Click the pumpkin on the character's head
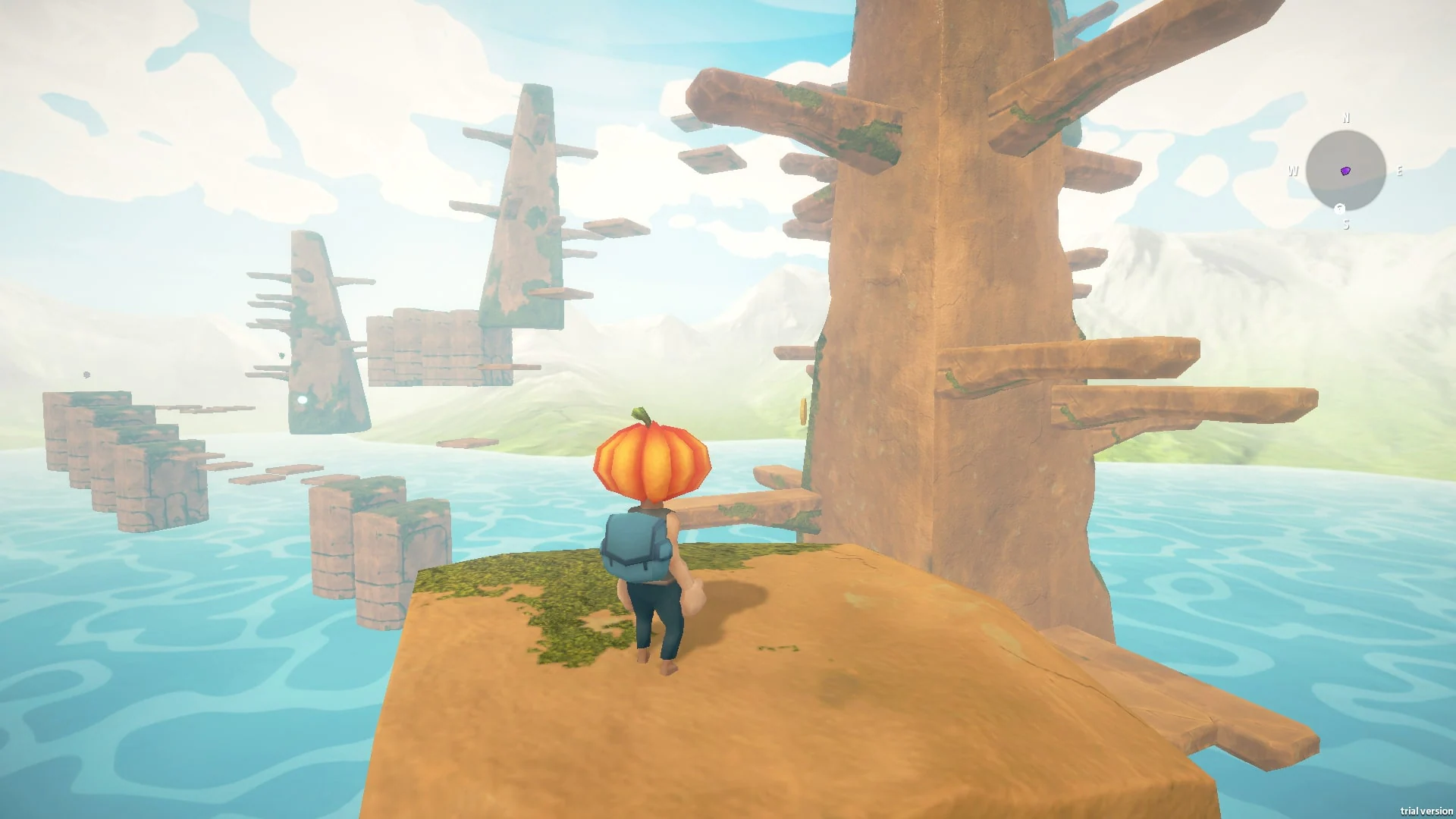Viewport: 1456px width, 819px height. tap(651, 463)
